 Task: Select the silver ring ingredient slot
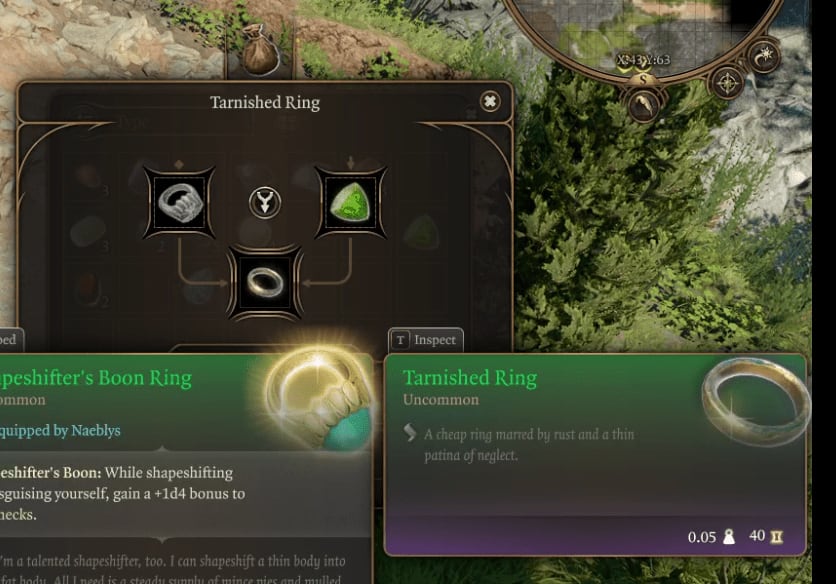[x=180, y=202]
